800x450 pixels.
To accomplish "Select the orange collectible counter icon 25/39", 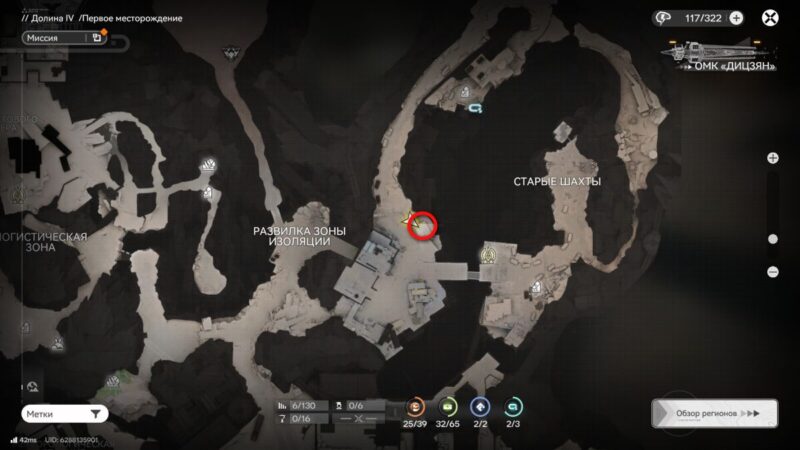I will click(x=414, y=406).
